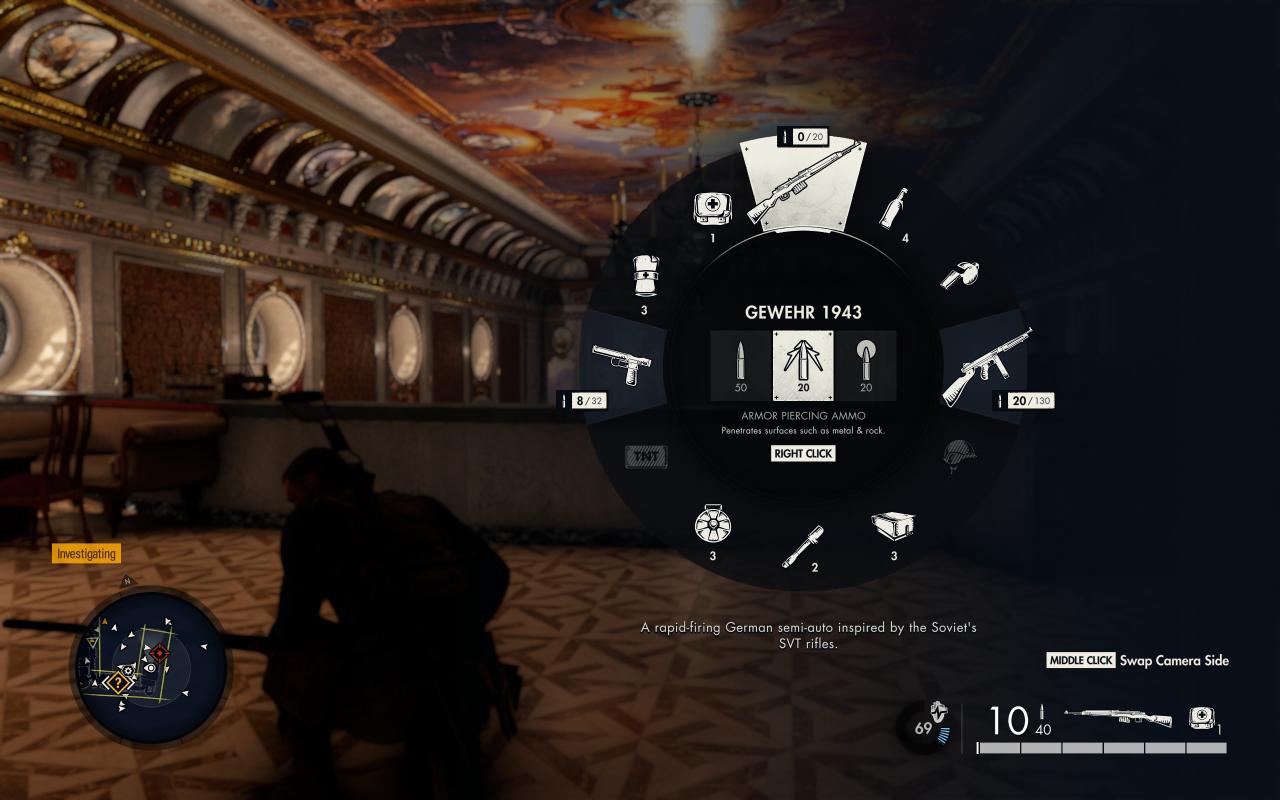Choose the whistle item

point(958,275)
